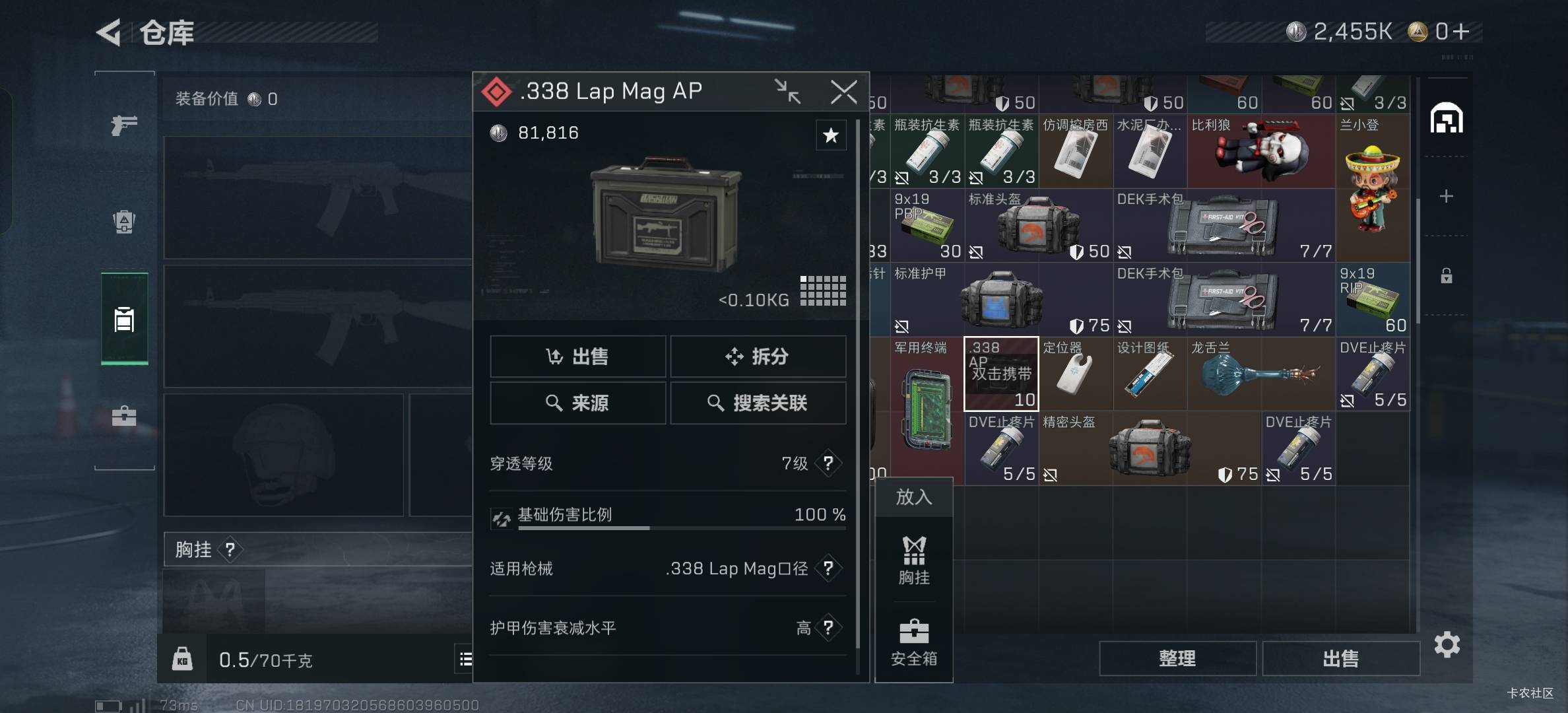The height and width of the screenshot is (713, 1568).
Task: Toggle the favorite star on .338 Lap Mag AP
Action: coord(831,135)
